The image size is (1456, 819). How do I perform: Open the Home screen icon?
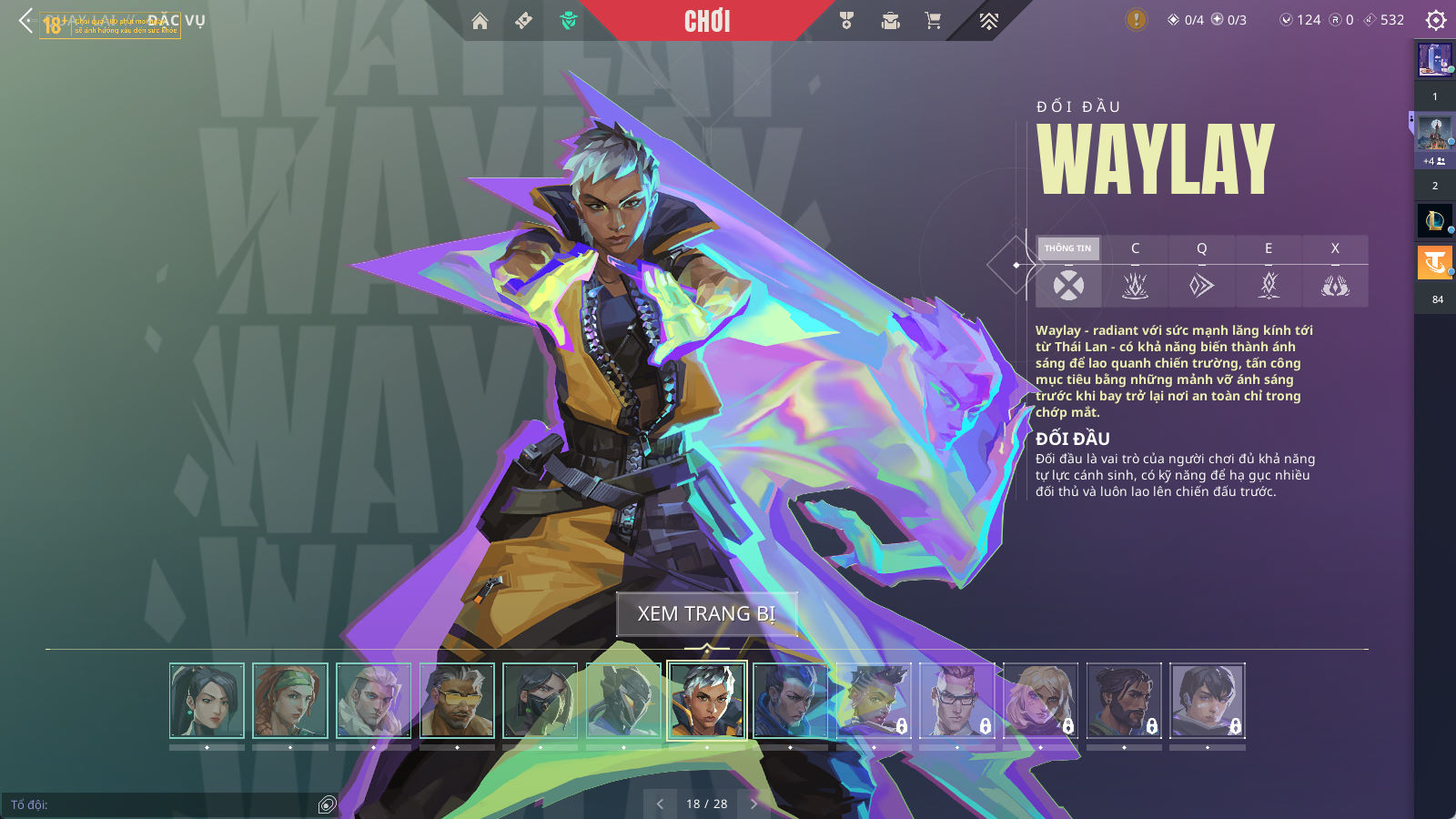tap(480, 21)
